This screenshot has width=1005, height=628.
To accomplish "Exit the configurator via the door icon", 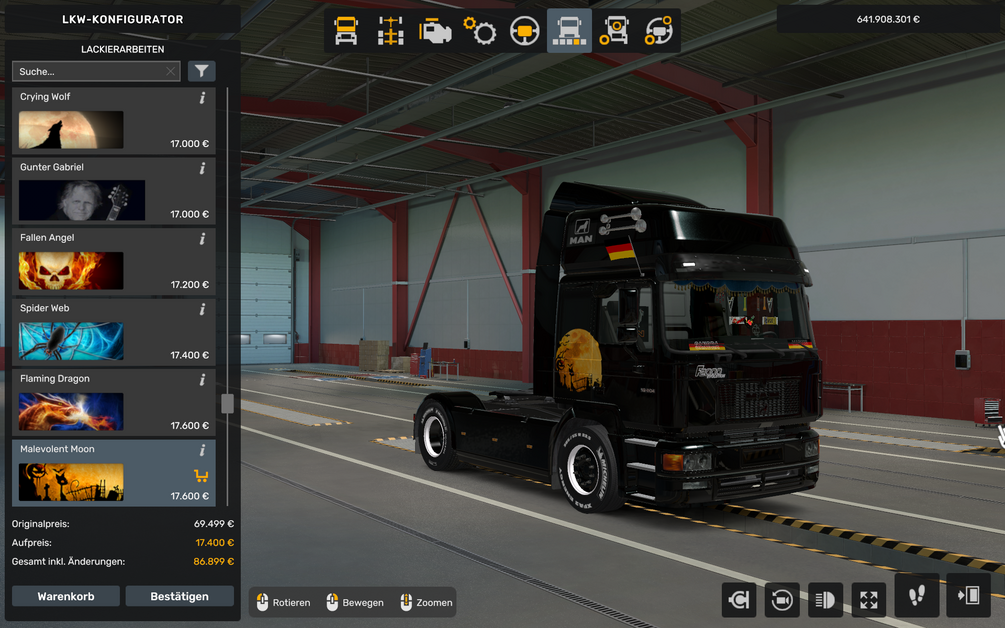I will coord(968,596).
